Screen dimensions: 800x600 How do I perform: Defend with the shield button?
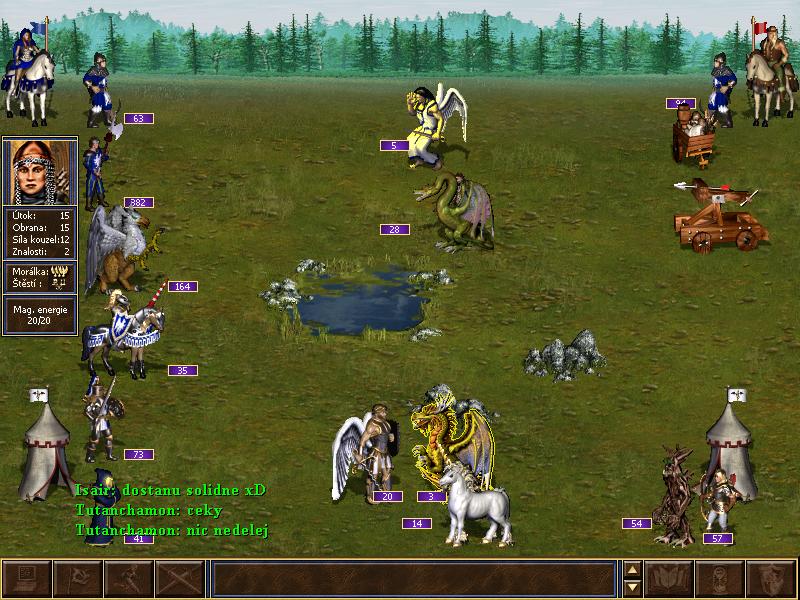point(772,579)
